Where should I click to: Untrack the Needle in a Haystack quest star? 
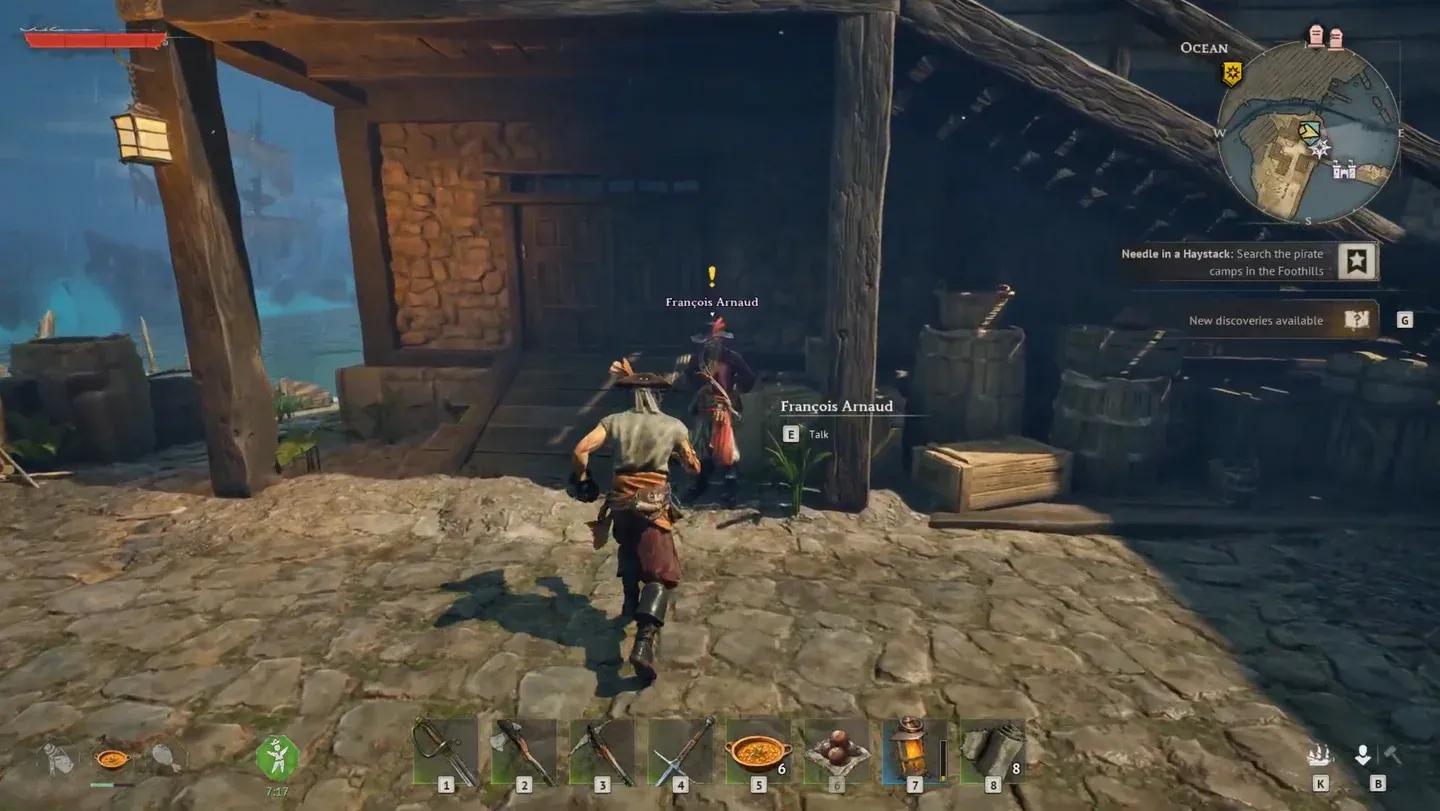tap(1358, 261)
